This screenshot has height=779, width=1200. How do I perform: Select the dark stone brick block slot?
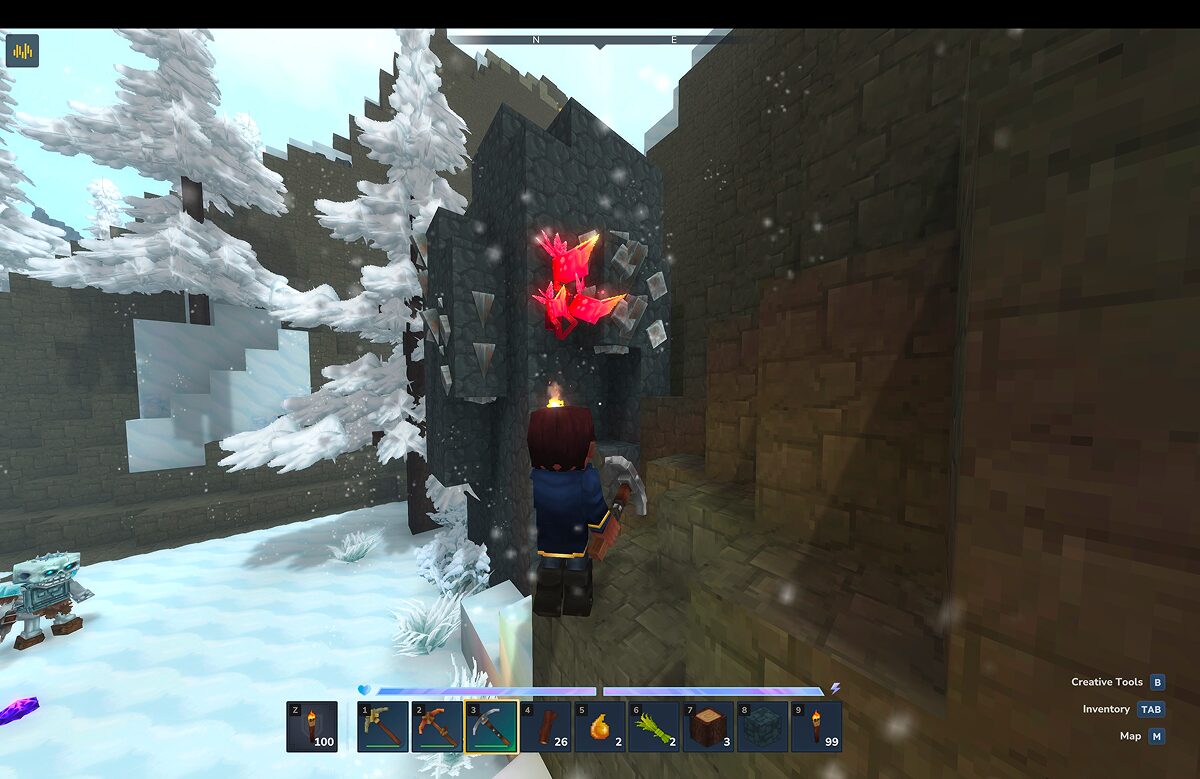[x=762, y=726]
